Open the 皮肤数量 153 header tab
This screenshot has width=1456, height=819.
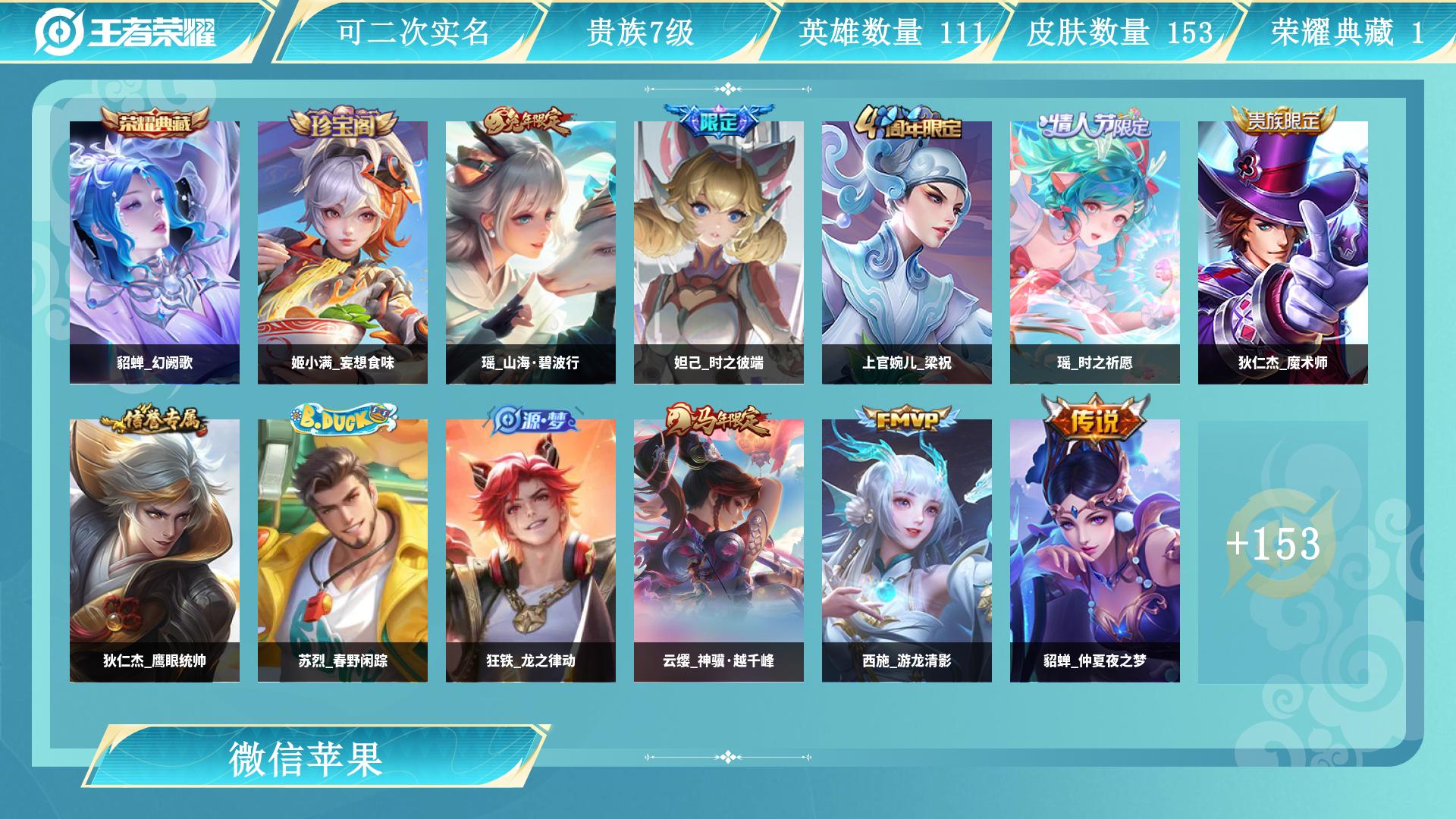(x=1119, y=33)
